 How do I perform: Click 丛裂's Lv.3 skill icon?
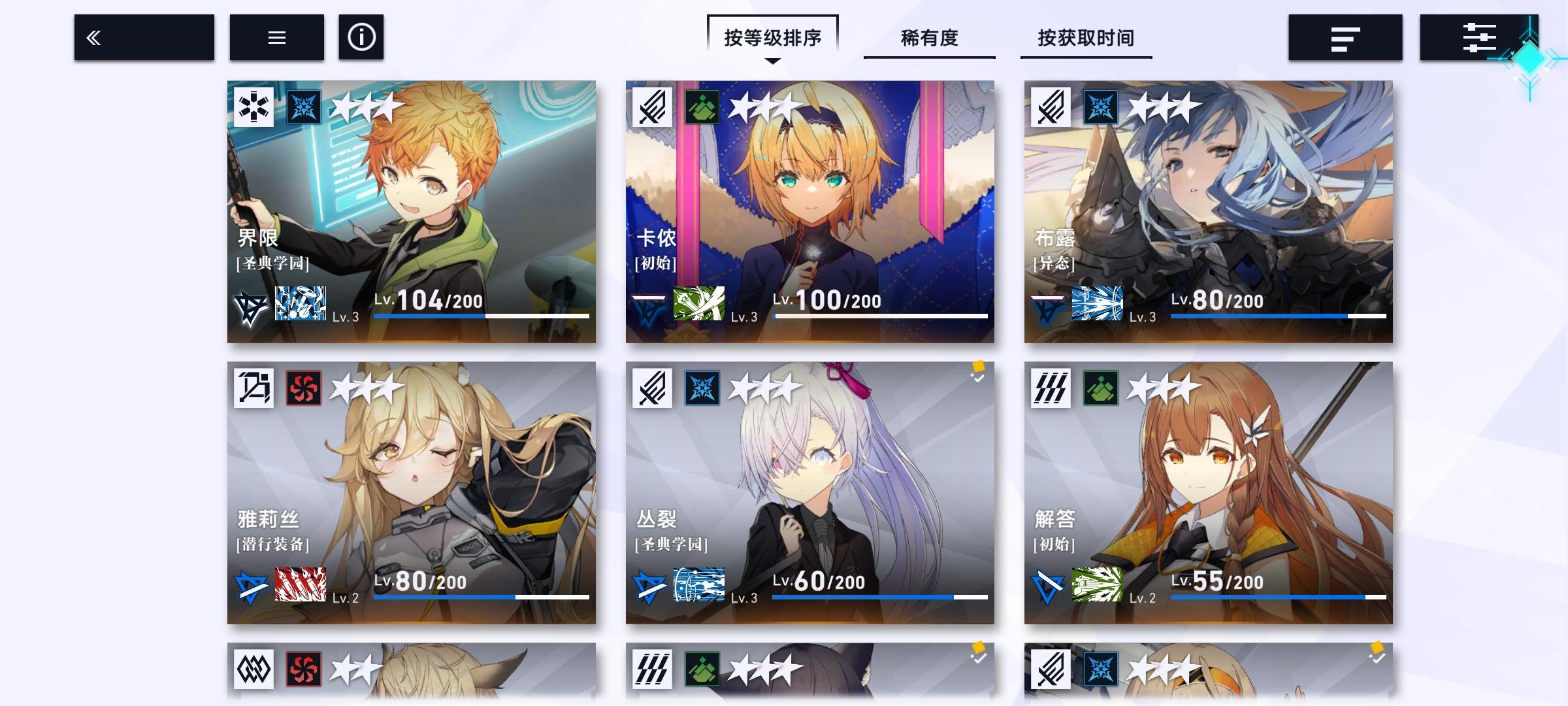point(698,586)
